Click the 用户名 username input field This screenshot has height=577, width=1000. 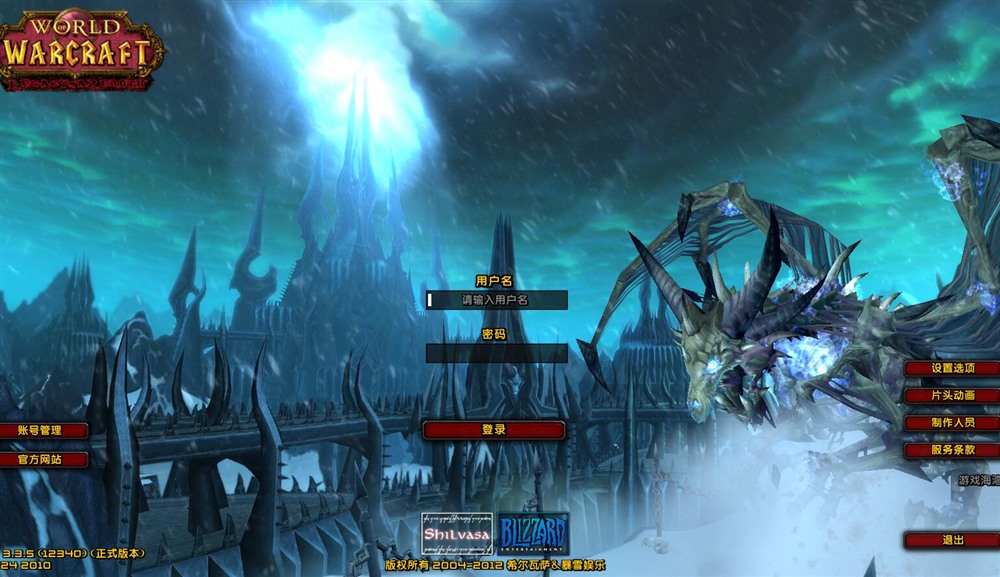click(x=496, y=299)
